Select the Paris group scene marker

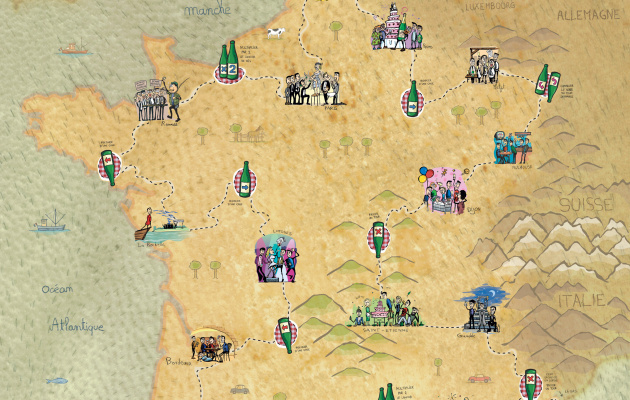311,88
